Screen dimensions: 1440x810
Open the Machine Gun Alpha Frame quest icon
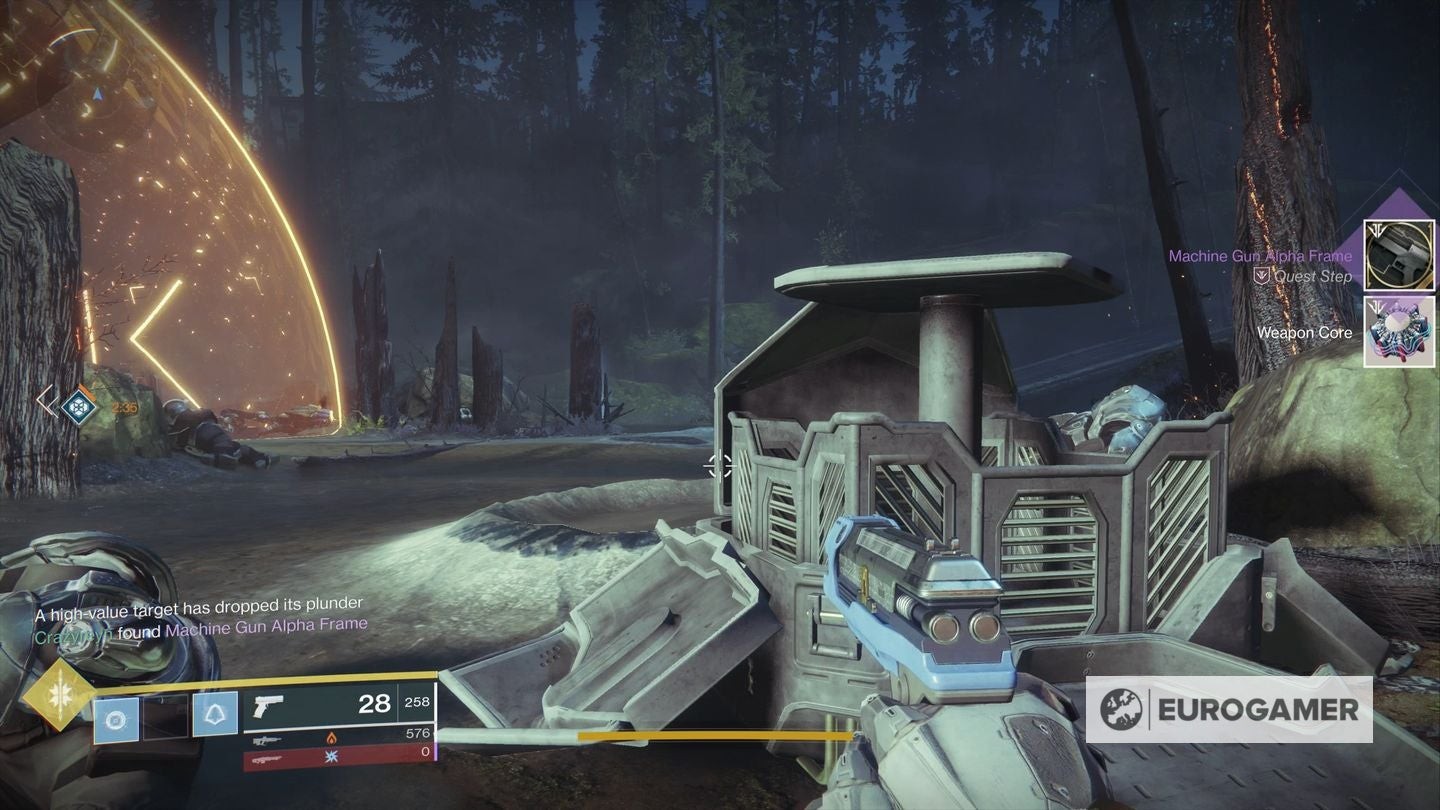pyautogui.click(x=1400, y=255)
